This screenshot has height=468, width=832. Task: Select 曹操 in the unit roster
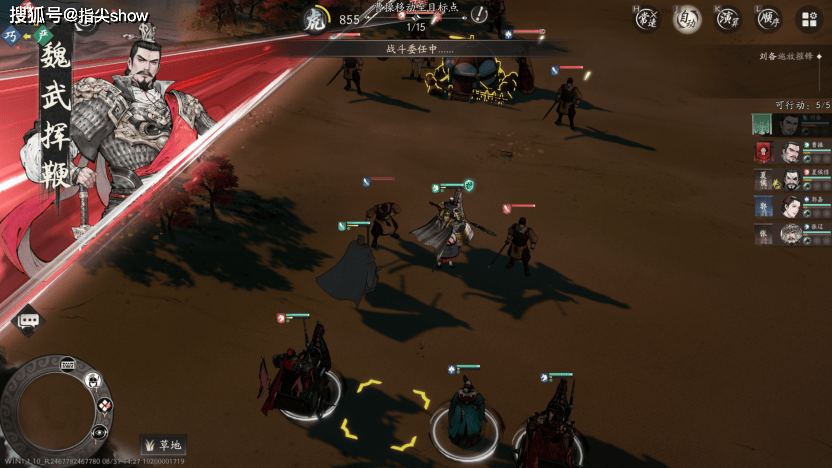(x=791, y=152)
